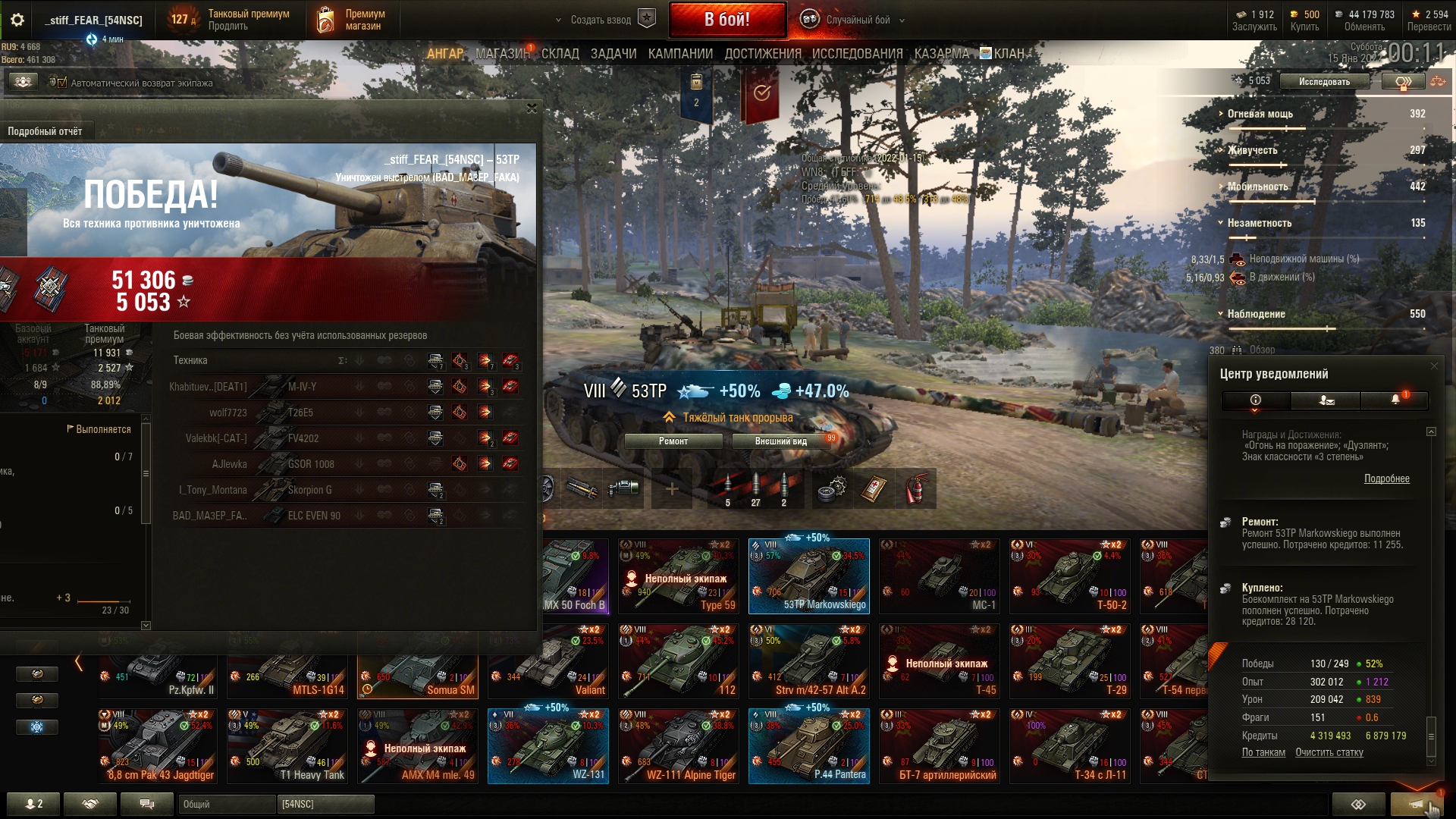Start battle with the red В бой! button
1456x819 pixels.
pyautogui.click(x=726, y=20)
